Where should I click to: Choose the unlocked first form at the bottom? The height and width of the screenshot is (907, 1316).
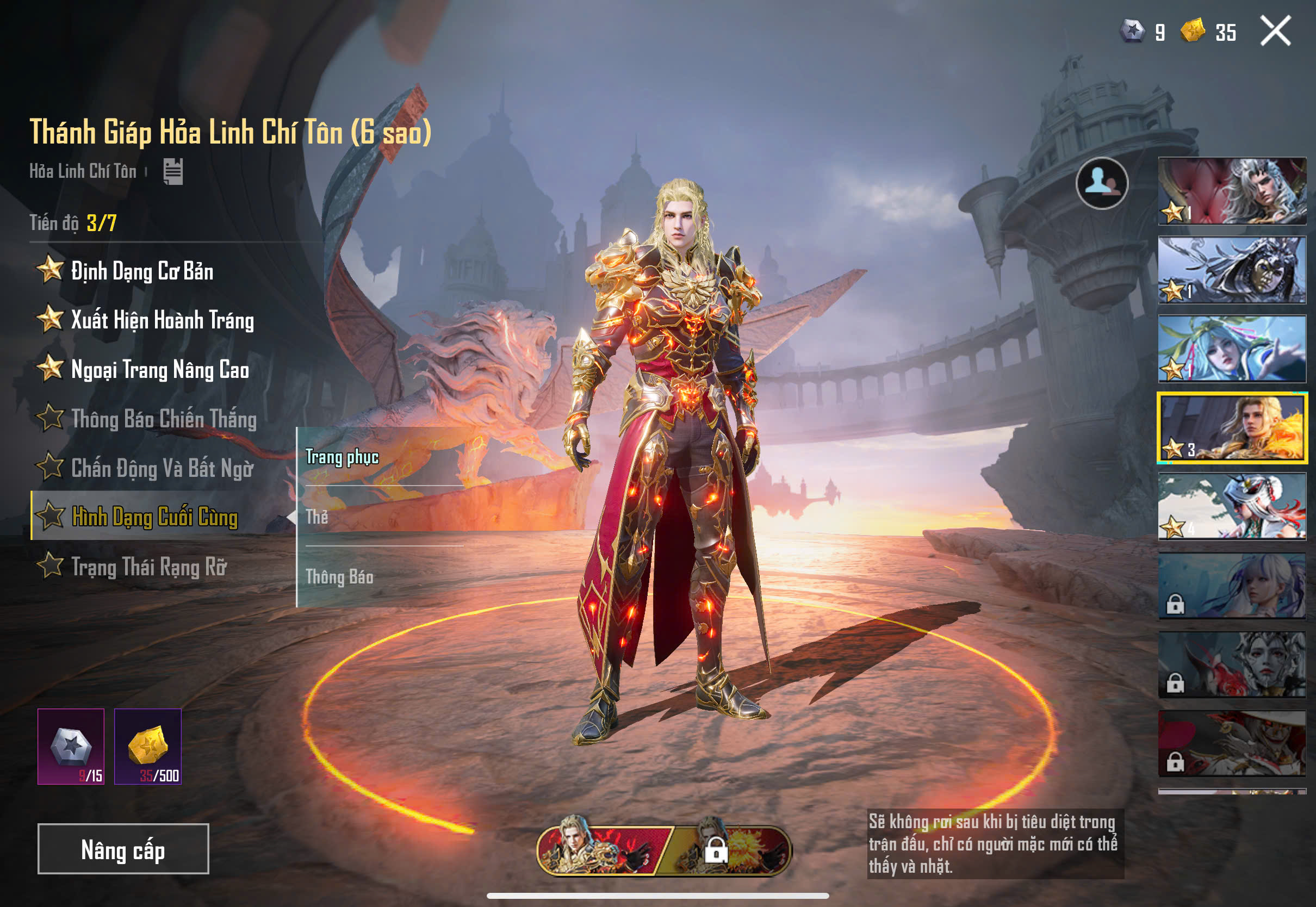[x=603, y=850]
